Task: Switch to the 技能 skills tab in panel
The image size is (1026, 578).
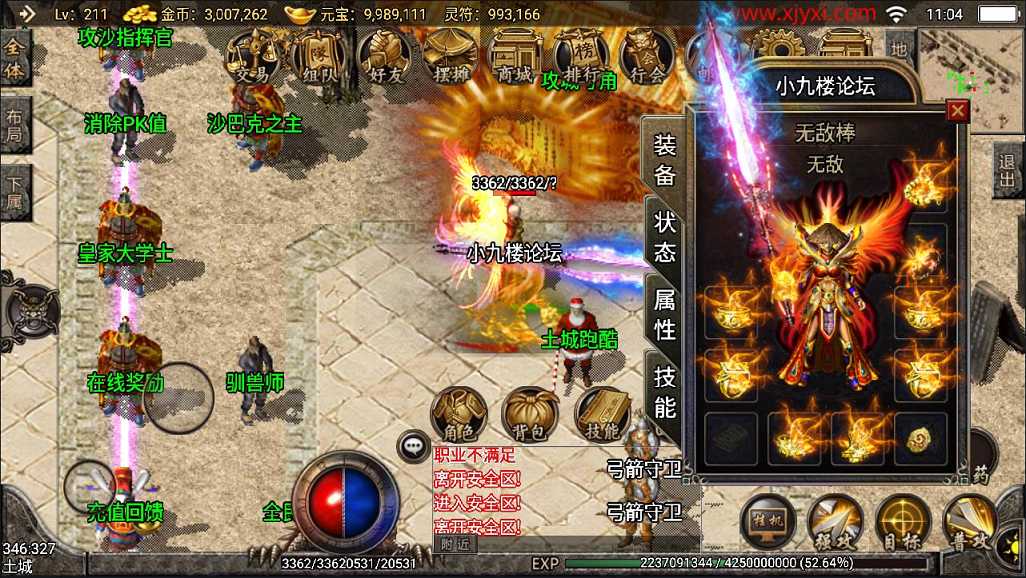Action: click(x=664, y=391)
